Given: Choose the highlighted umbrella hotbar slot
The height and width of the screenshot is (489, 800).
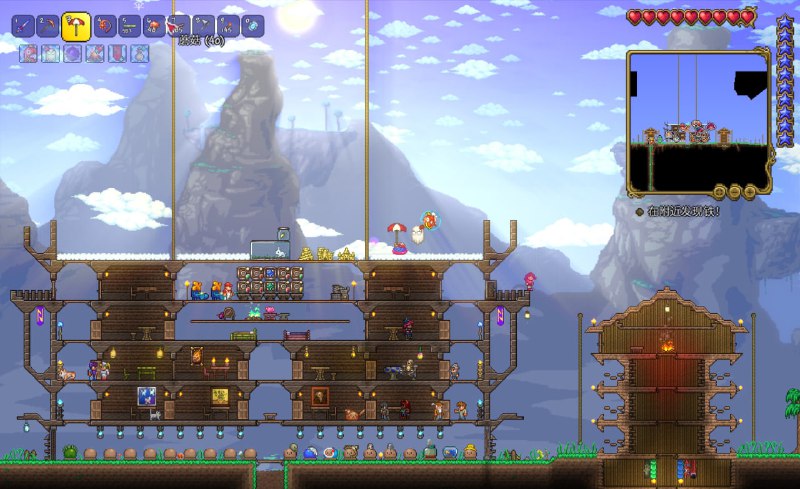Looking at the screenshot, I should pyautogui.click(x=77, y=26).
